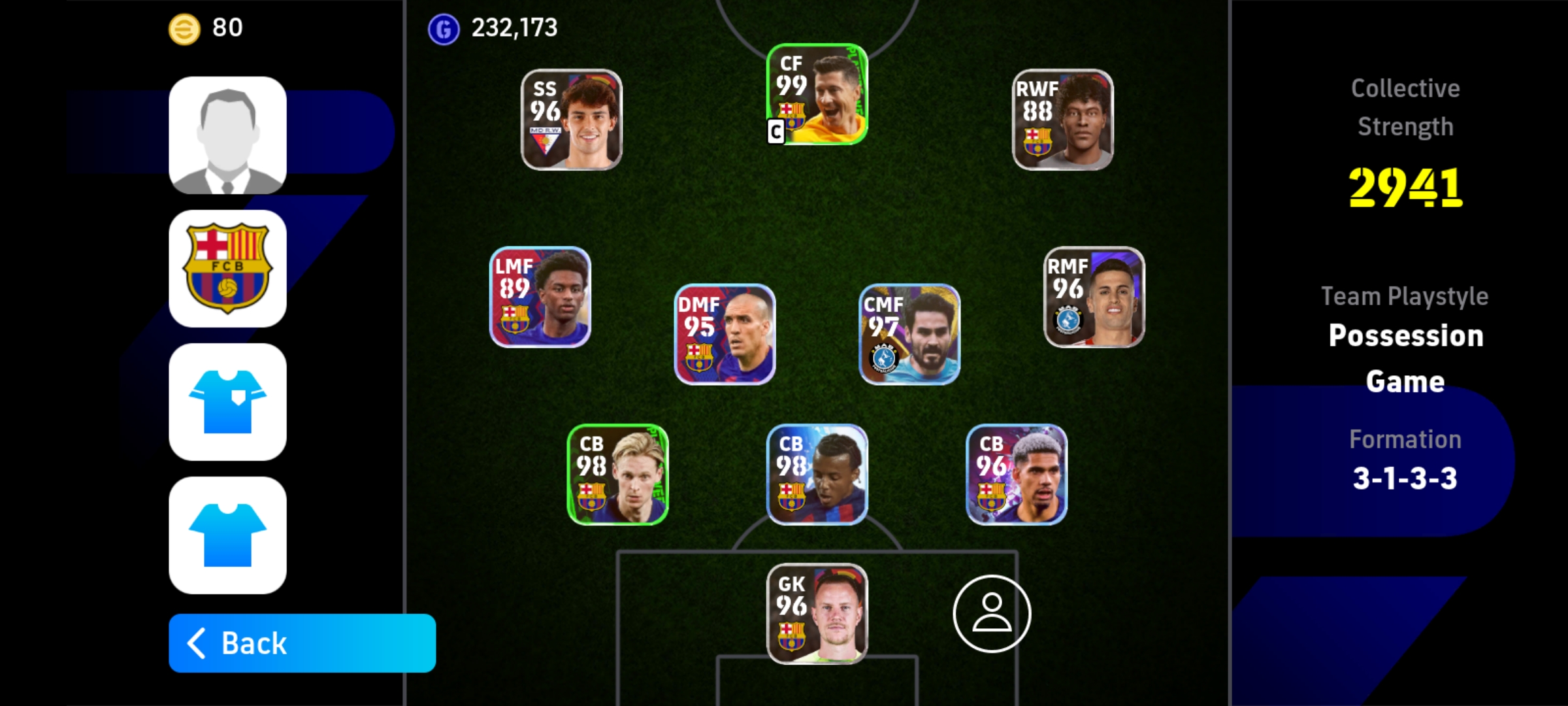Screen dimensions: 1568x706
Task: Select the CF 99 Lewandowski player card
Action: 815,98
